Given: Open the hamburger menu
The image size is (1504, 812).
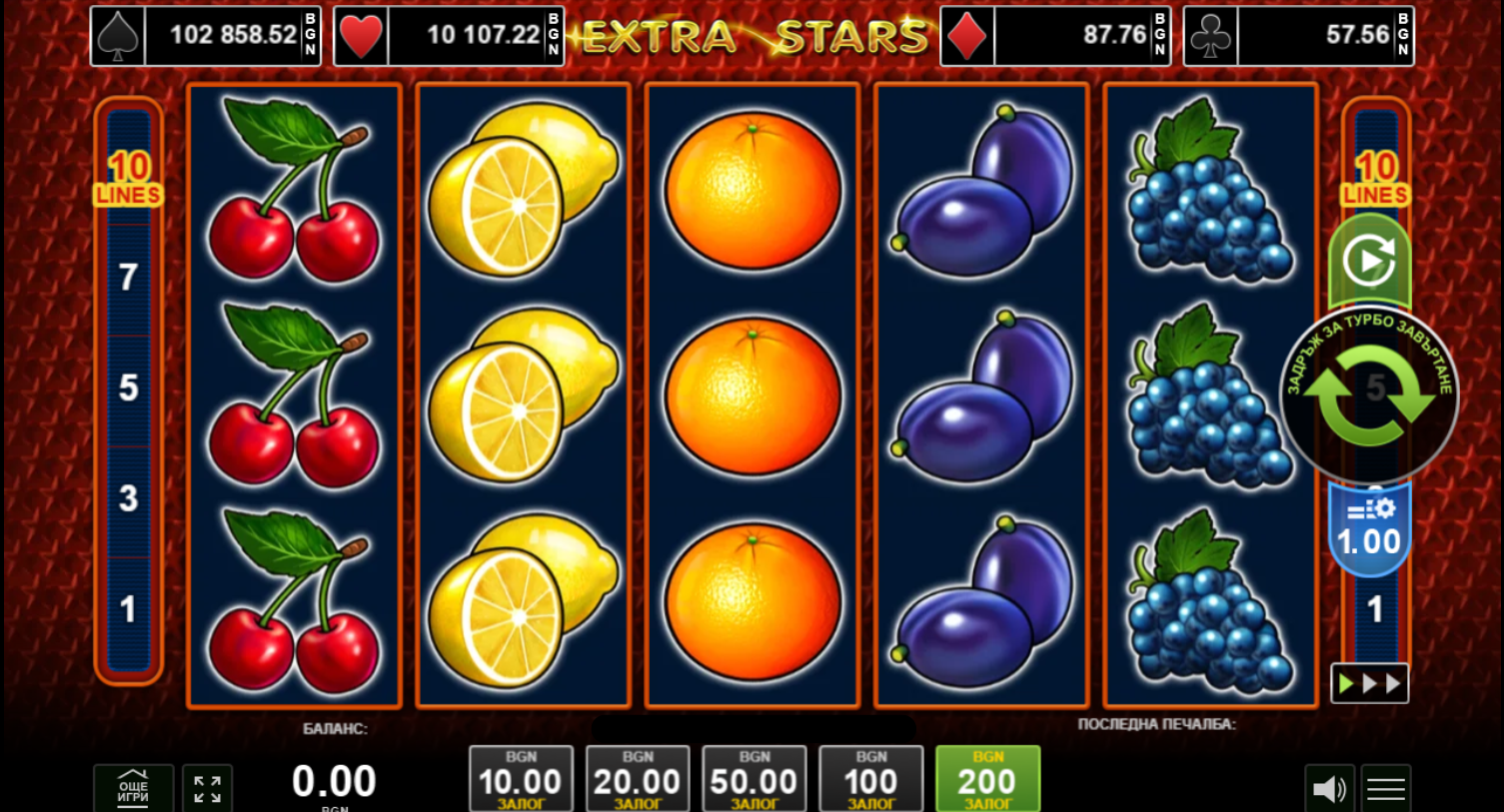Looking at the screenshot, I should tap(1385, 789).
